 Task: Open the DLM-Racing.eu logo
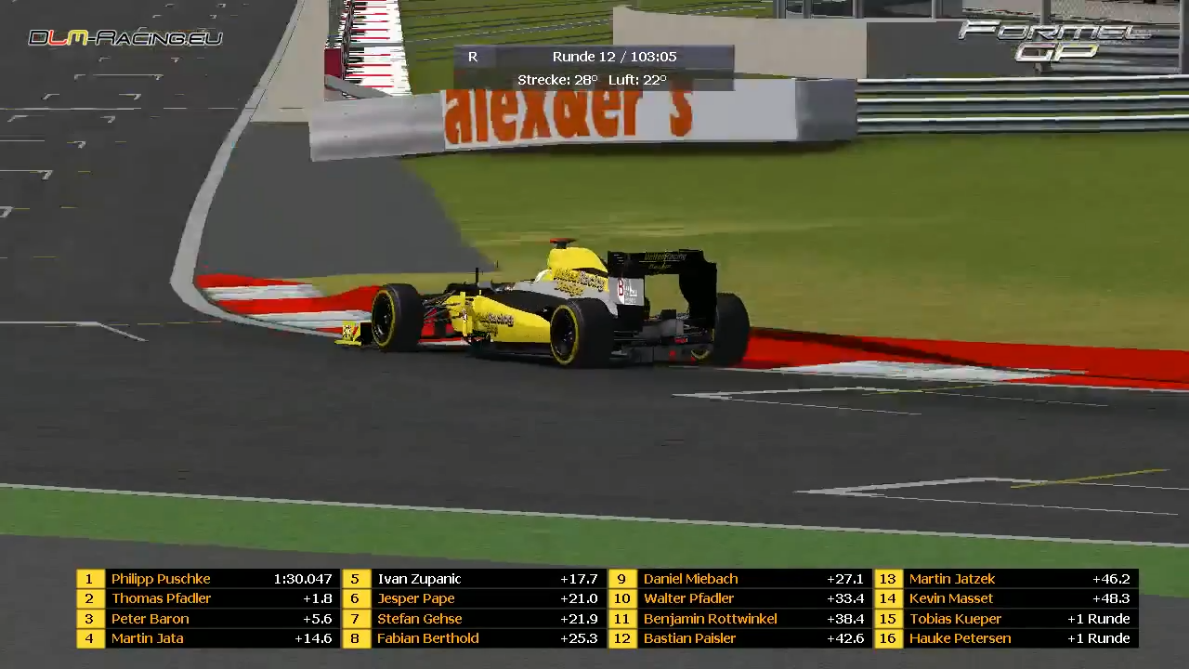coord(125,38)
